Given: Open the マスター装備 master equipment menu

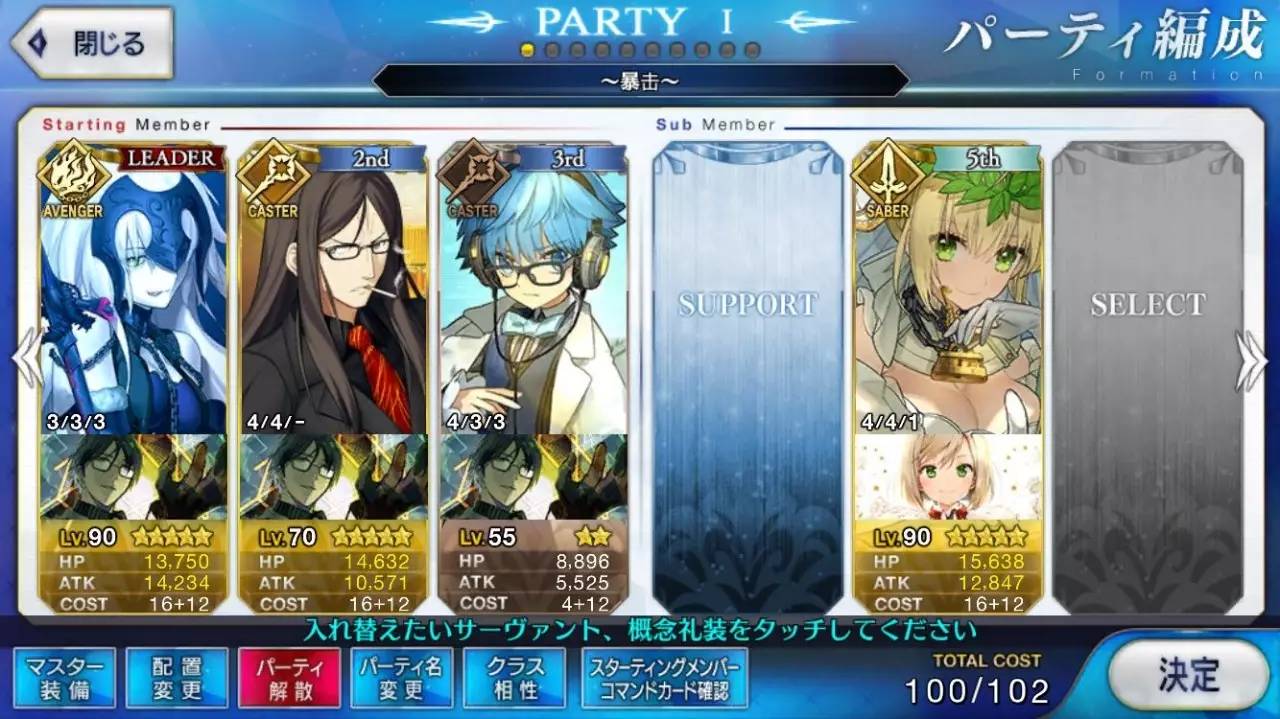Looking at the screenshot, I should (x=65, y=678).
